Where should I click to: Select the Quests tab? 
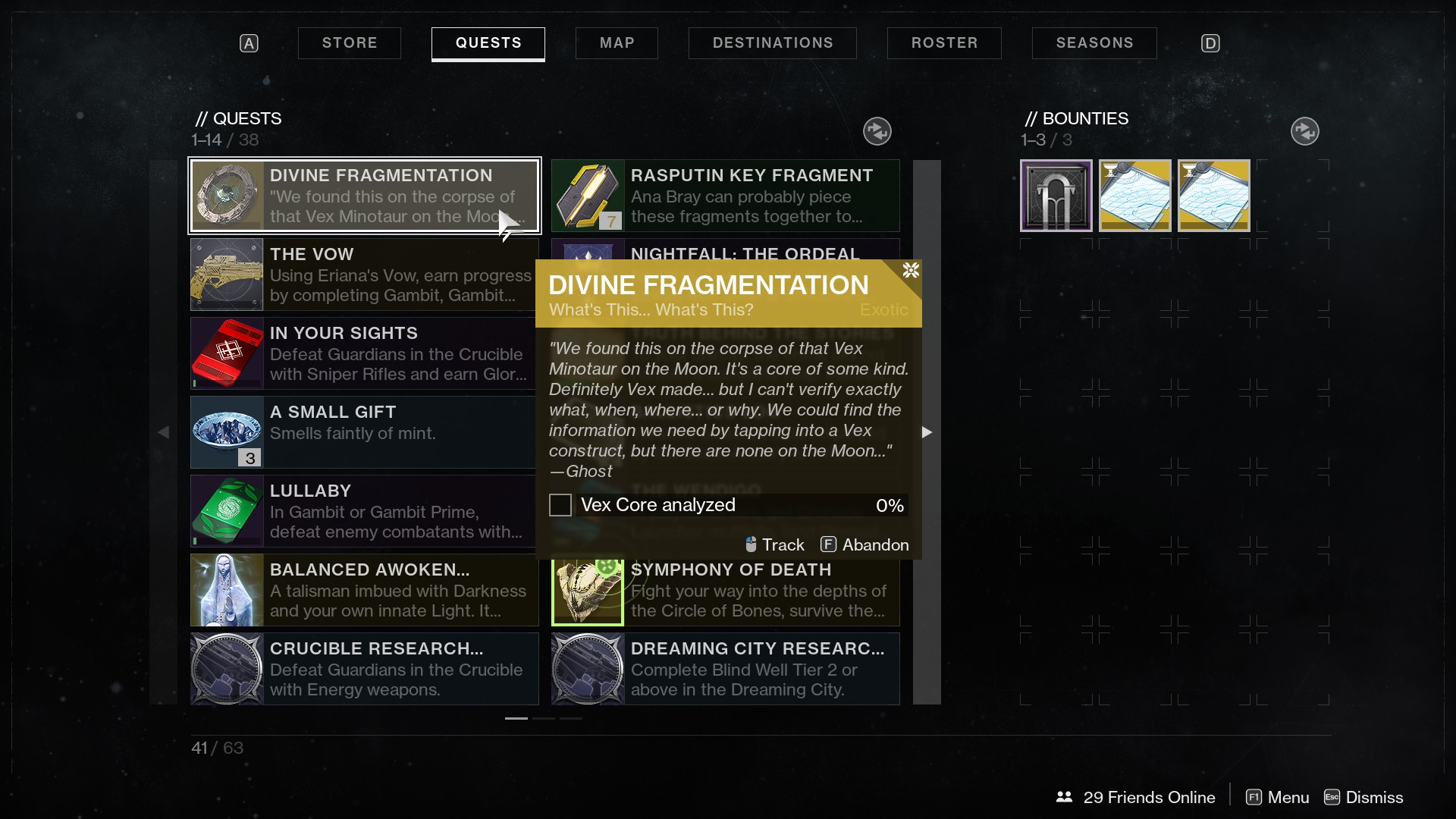(488, 43)
